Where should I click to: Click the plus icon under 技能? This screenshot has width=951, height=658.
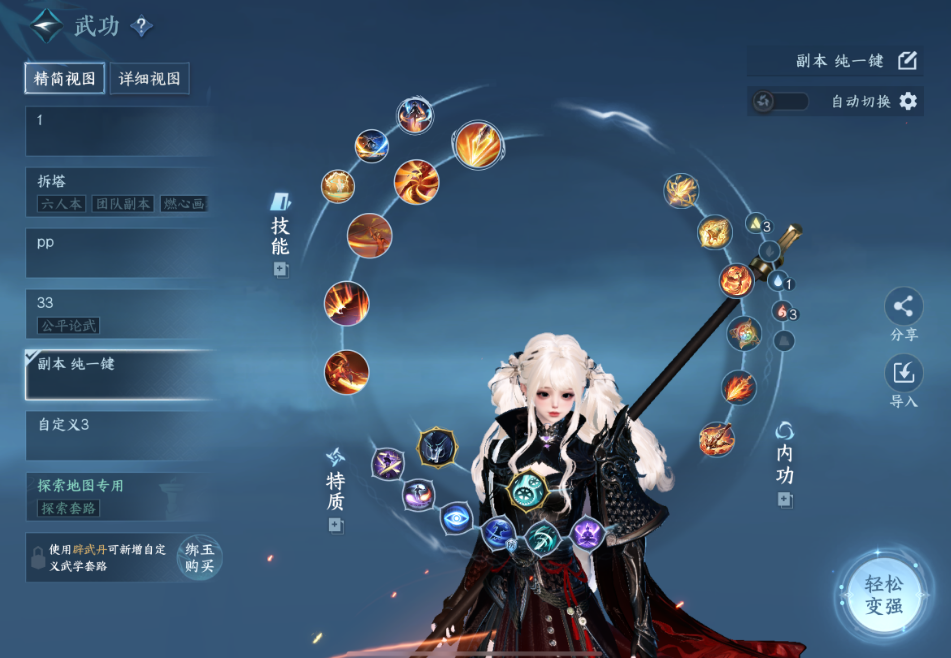pos(280,269)
